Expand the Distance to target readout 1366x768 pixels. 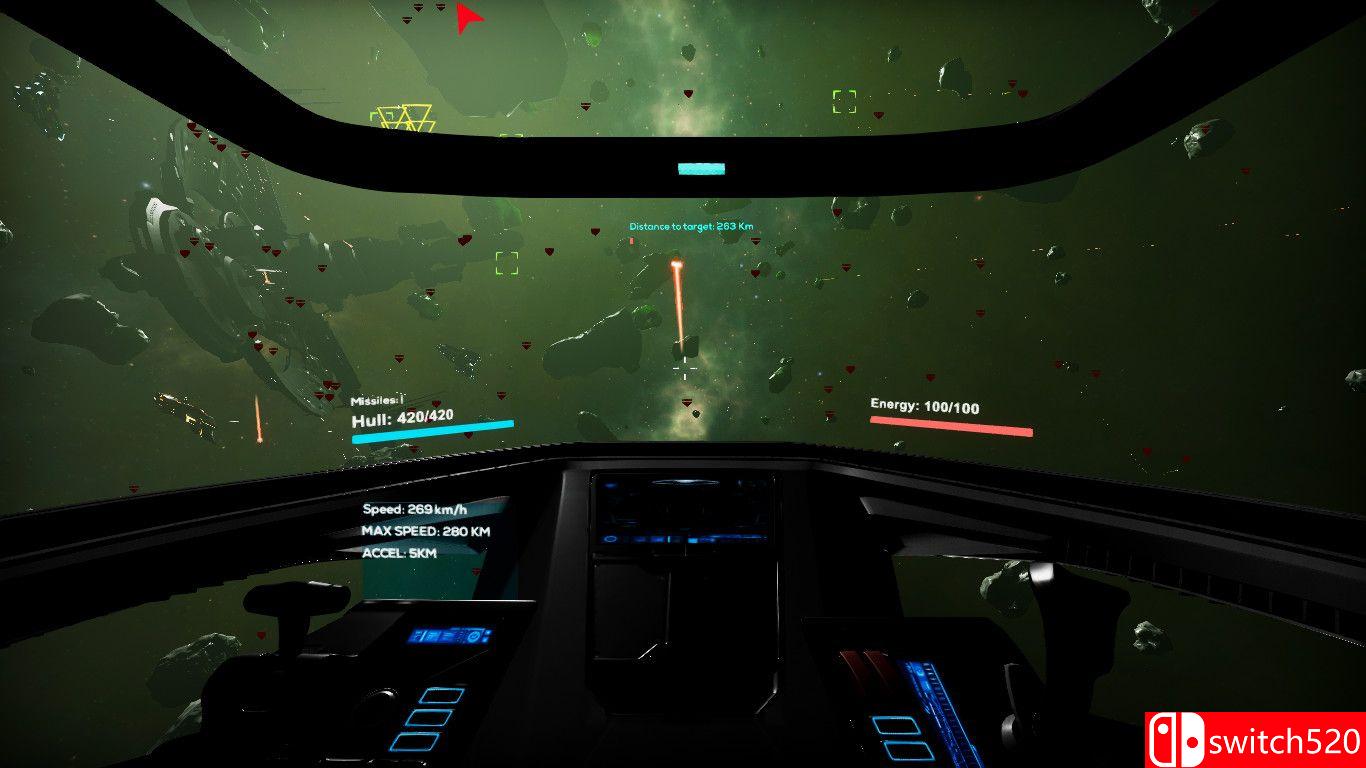[x=691, y=227]
